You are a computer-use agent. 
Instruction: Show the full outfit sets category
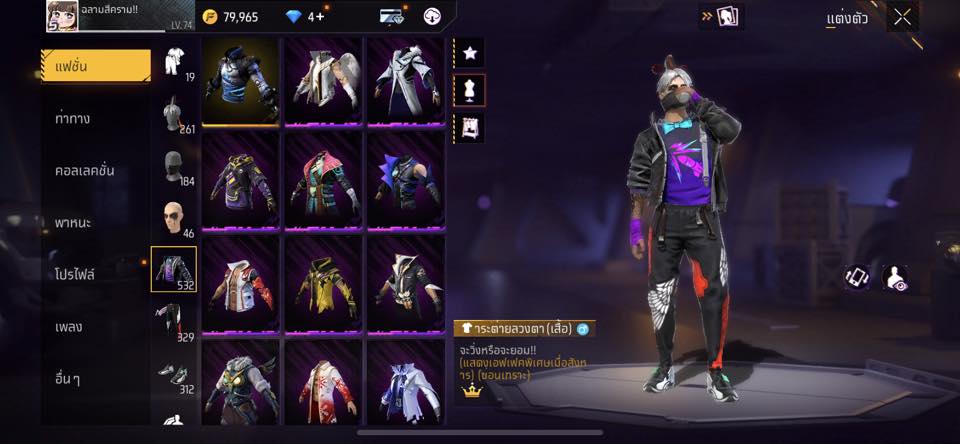point(174,62)
